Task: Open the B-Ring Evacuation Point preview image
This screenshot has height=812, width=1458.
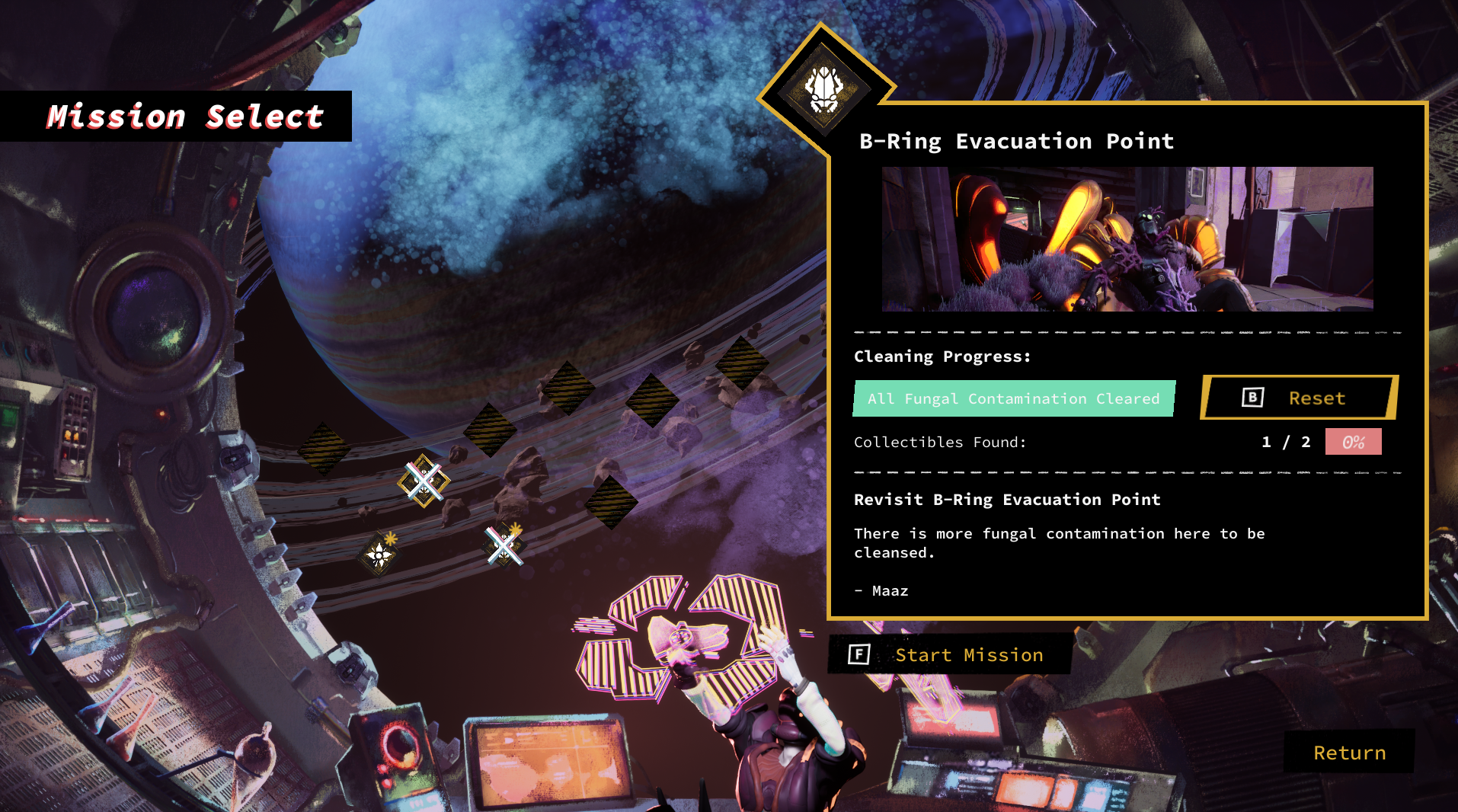Action: [x=1127, y=238]
